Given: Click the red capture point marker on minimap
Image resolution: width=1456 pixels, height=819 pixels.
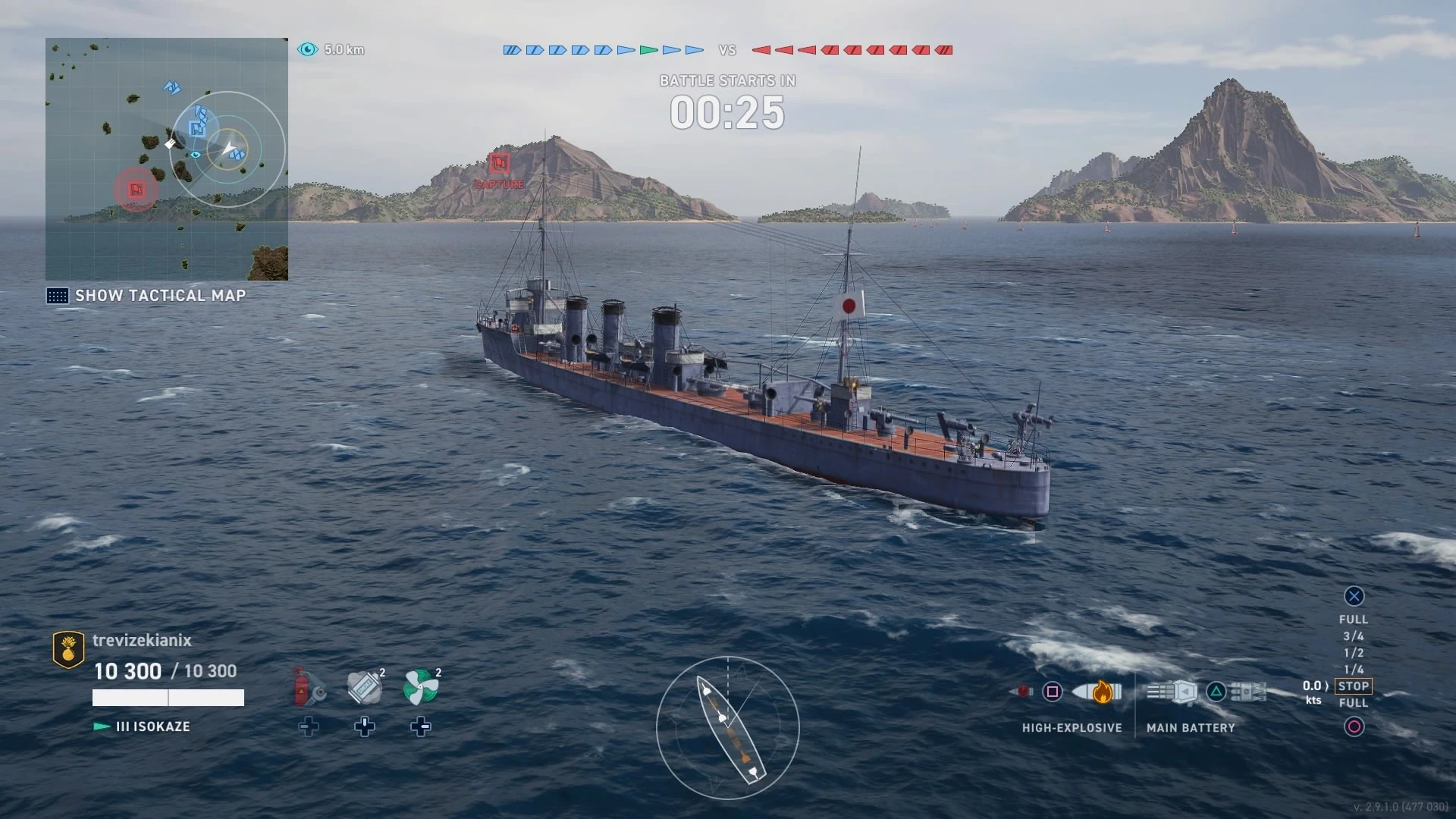Looking at the screenshot, I should point(136,189).
